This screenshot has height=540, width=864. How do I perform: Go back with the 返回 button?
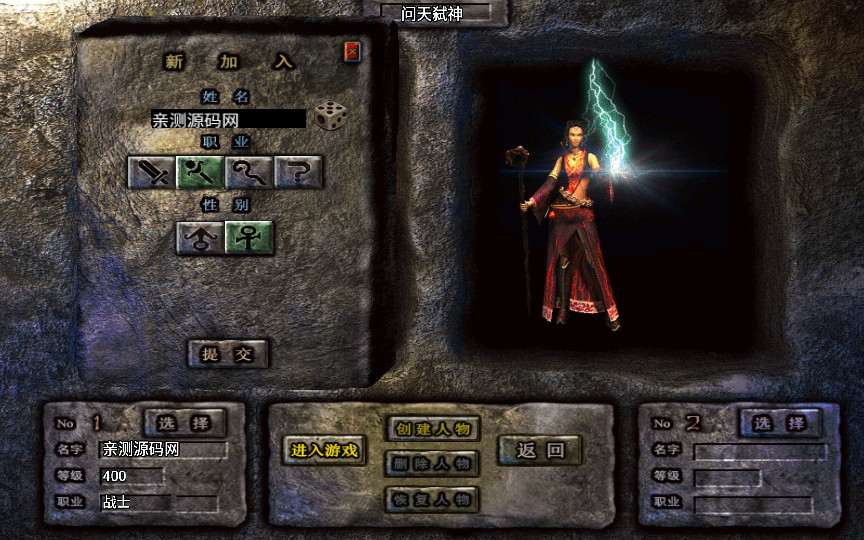(x=540, y=450)
